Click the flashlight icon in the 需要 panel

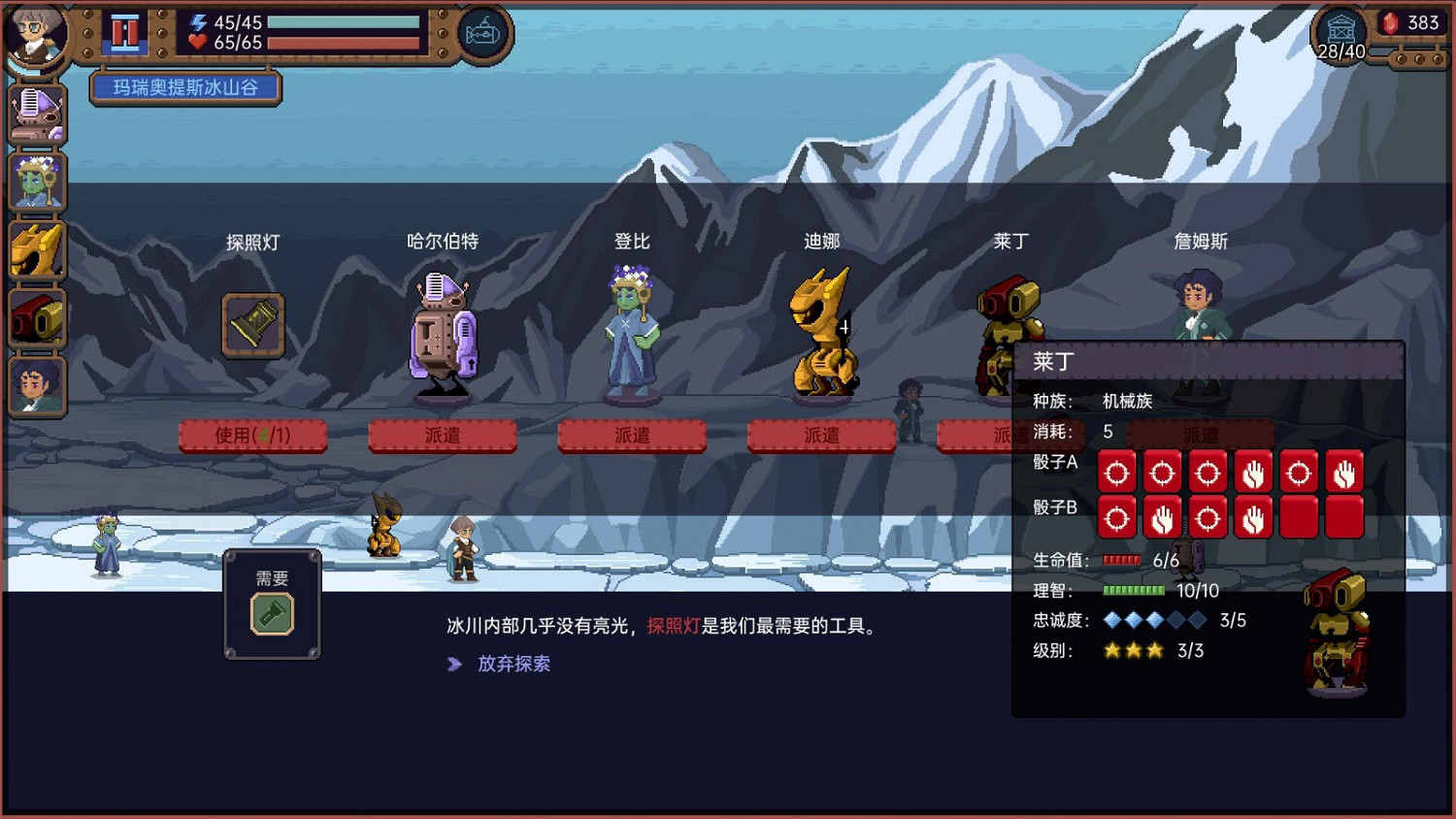272,614
